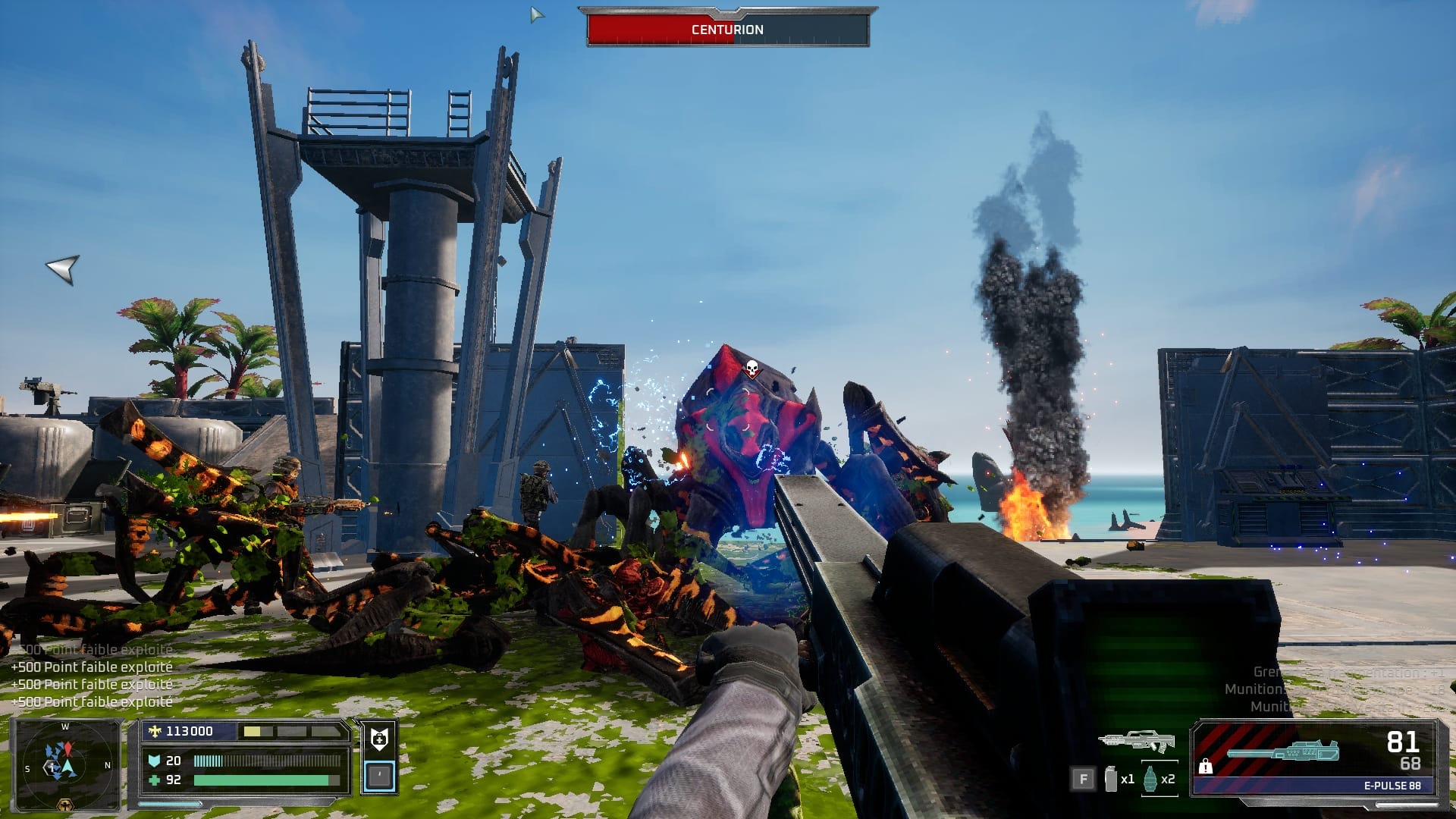The height and width of the screenshot is (819, 1456).
Task: Click the E-PULSE 88 weapon name label
Action: pos(1393,786)
